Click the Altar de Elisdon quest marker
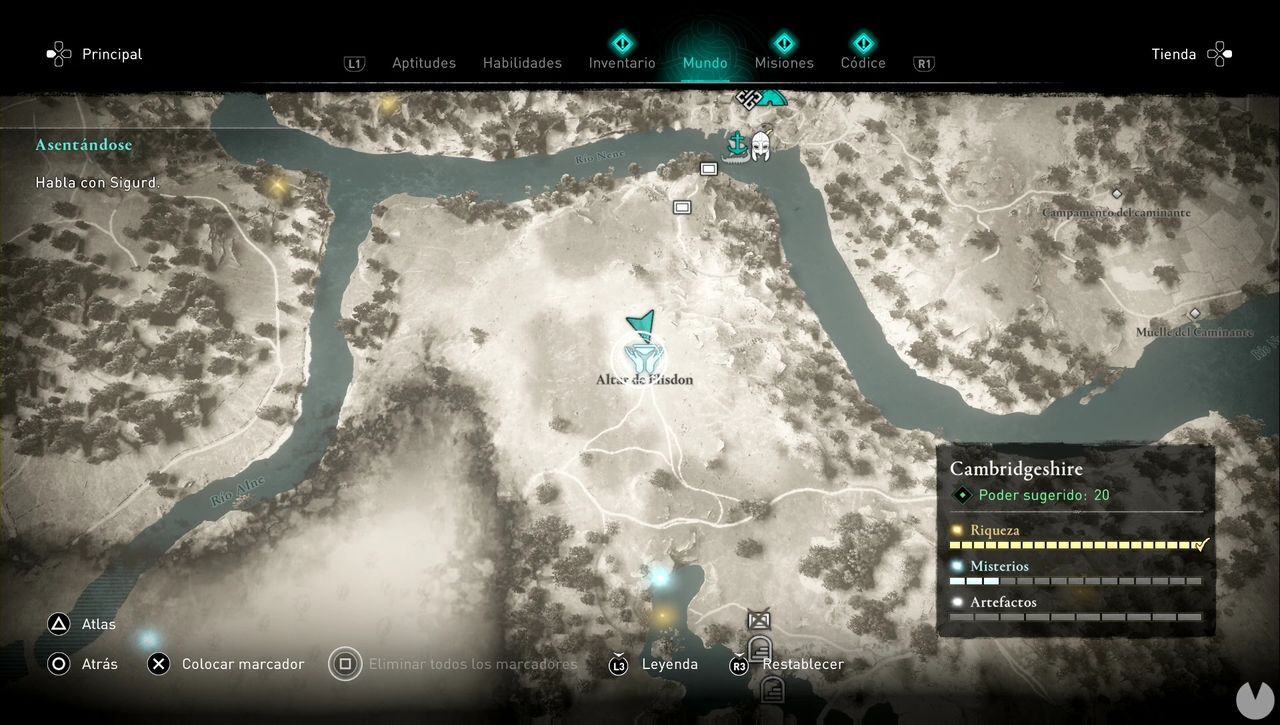This screenshot has height=725, width=1280. click(x=644, y=355)
